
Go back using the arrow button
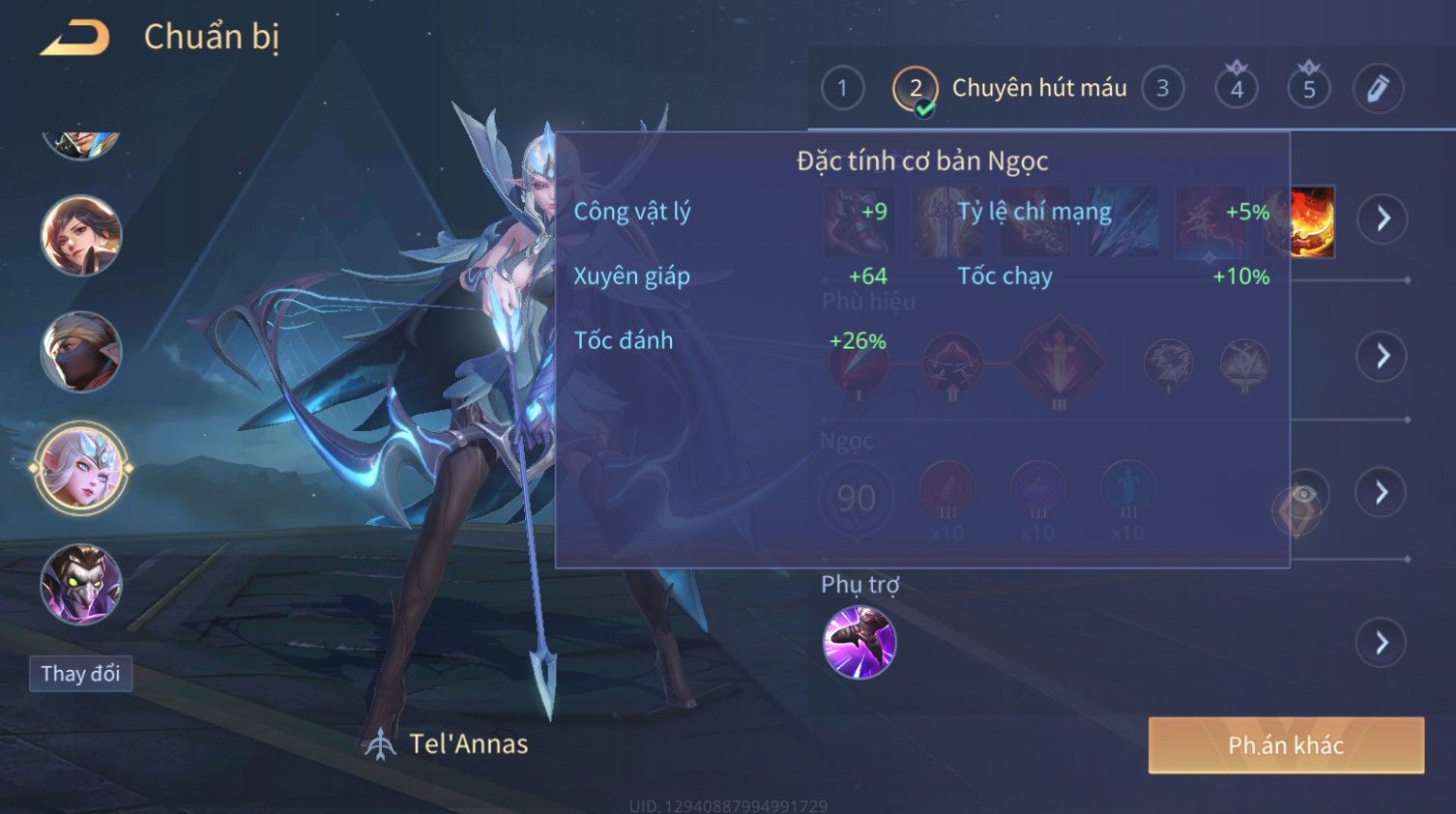pos(75,38)
